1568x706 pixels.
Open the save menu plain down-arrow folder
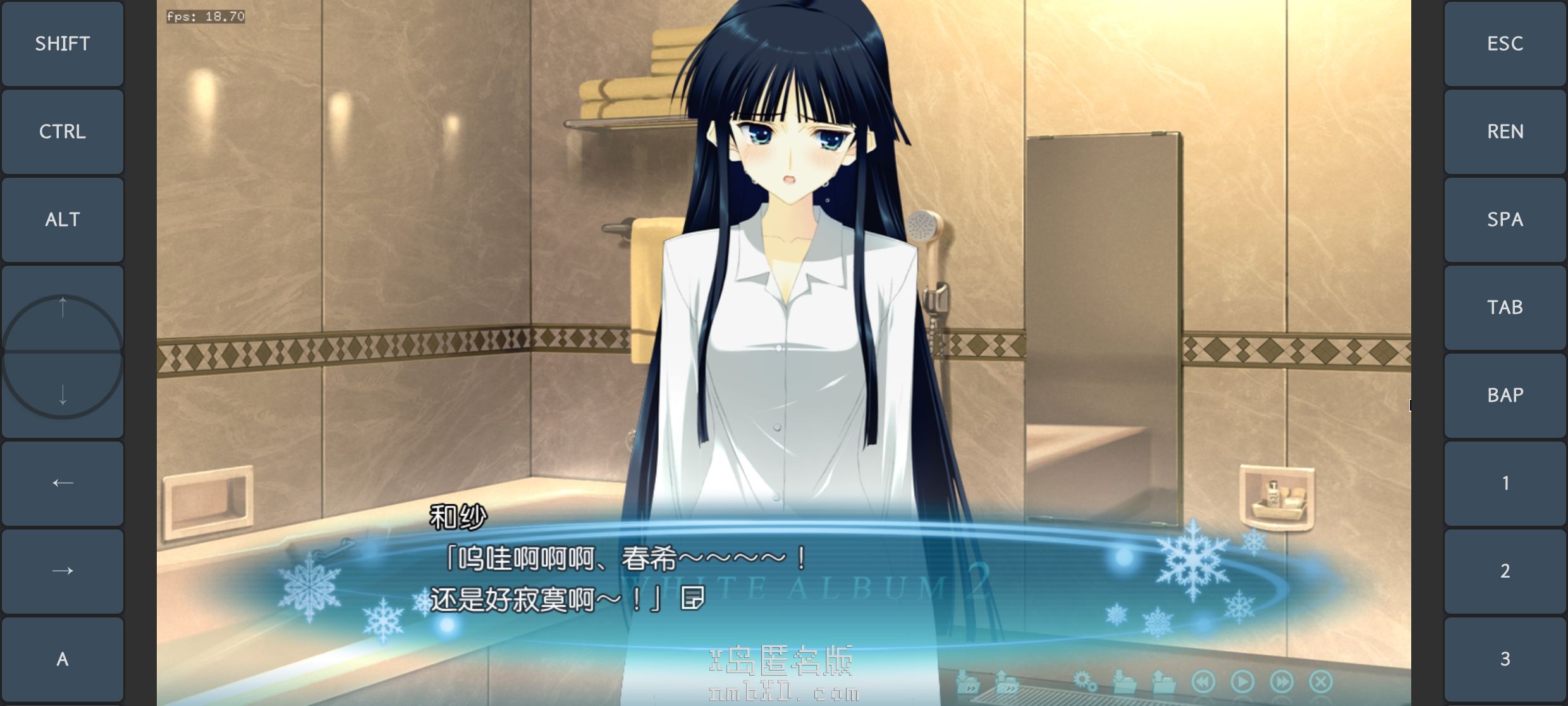pyautogui.click(x=1124, y=681)
